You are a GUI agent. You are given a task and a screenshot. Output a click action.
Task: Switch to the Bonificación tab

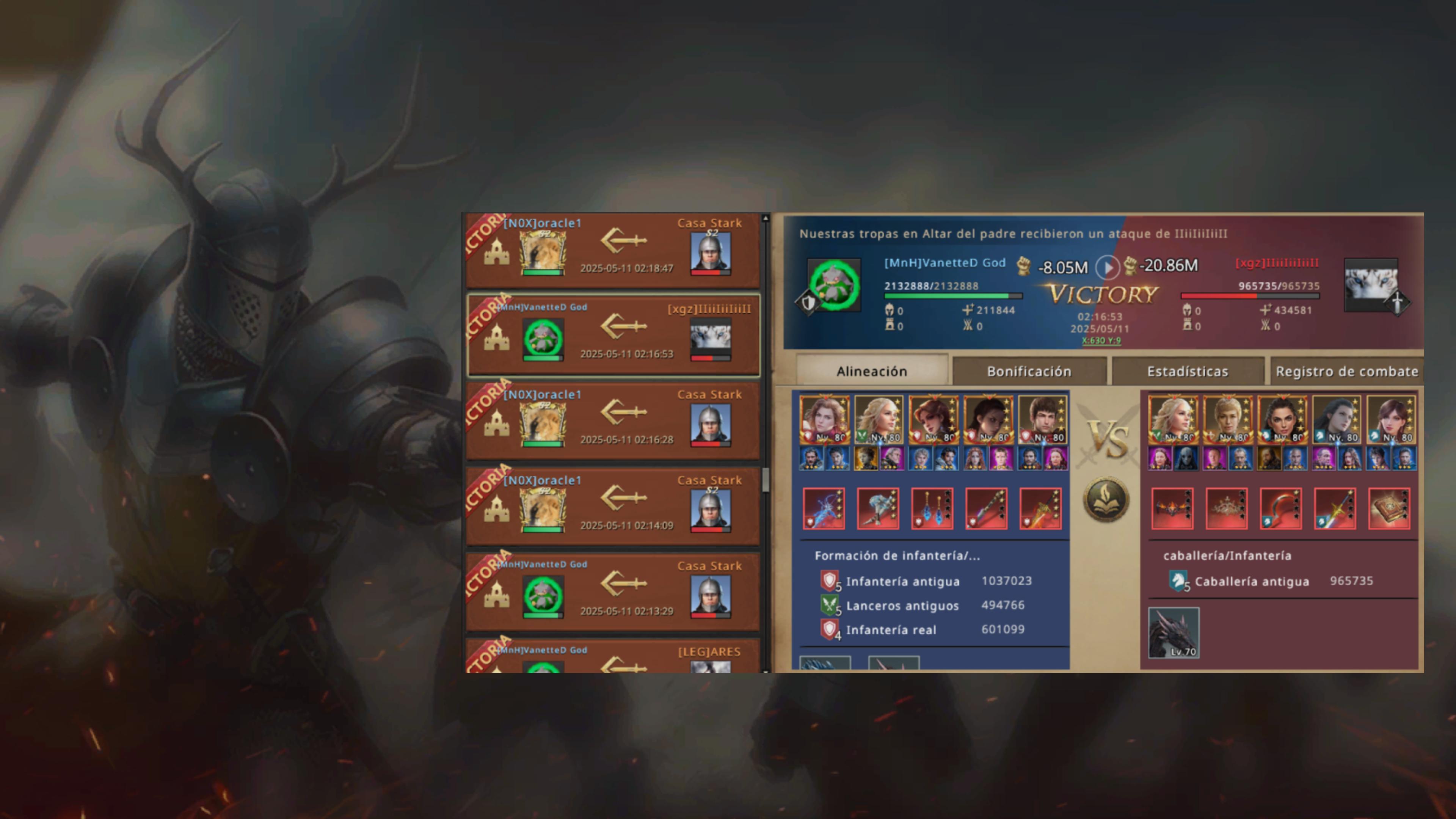tap(1029, 371)
